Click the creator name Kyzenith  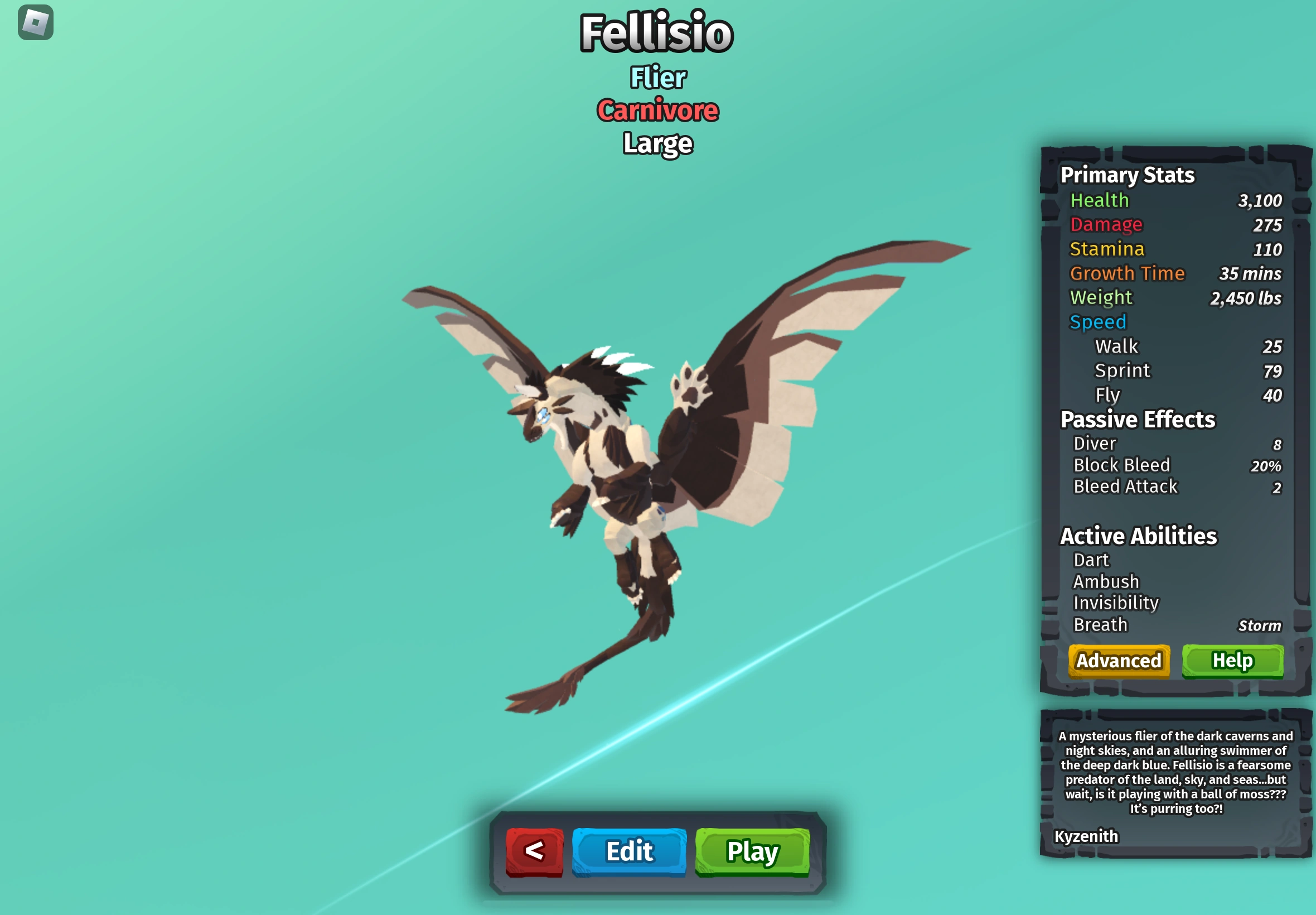[x=1086, y=836]
